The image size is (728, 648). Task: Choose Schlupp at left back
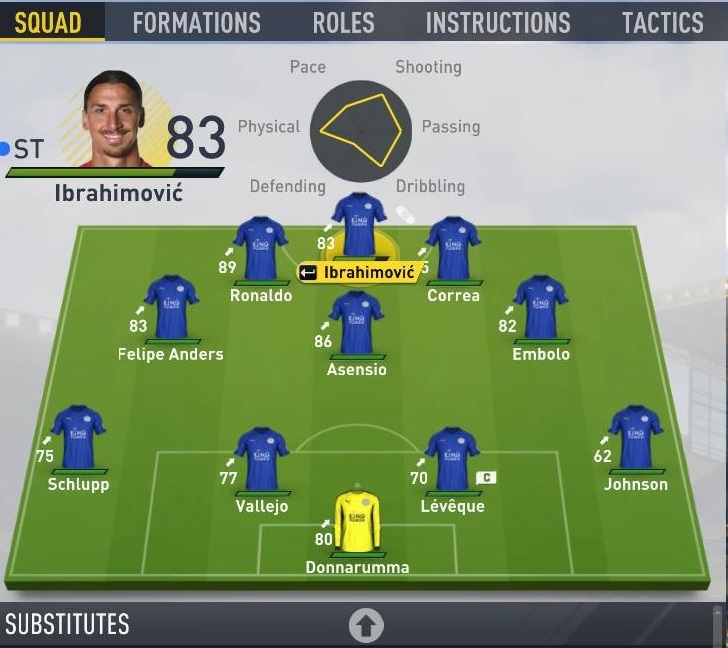pyautogui.click(x=78, y=437)
